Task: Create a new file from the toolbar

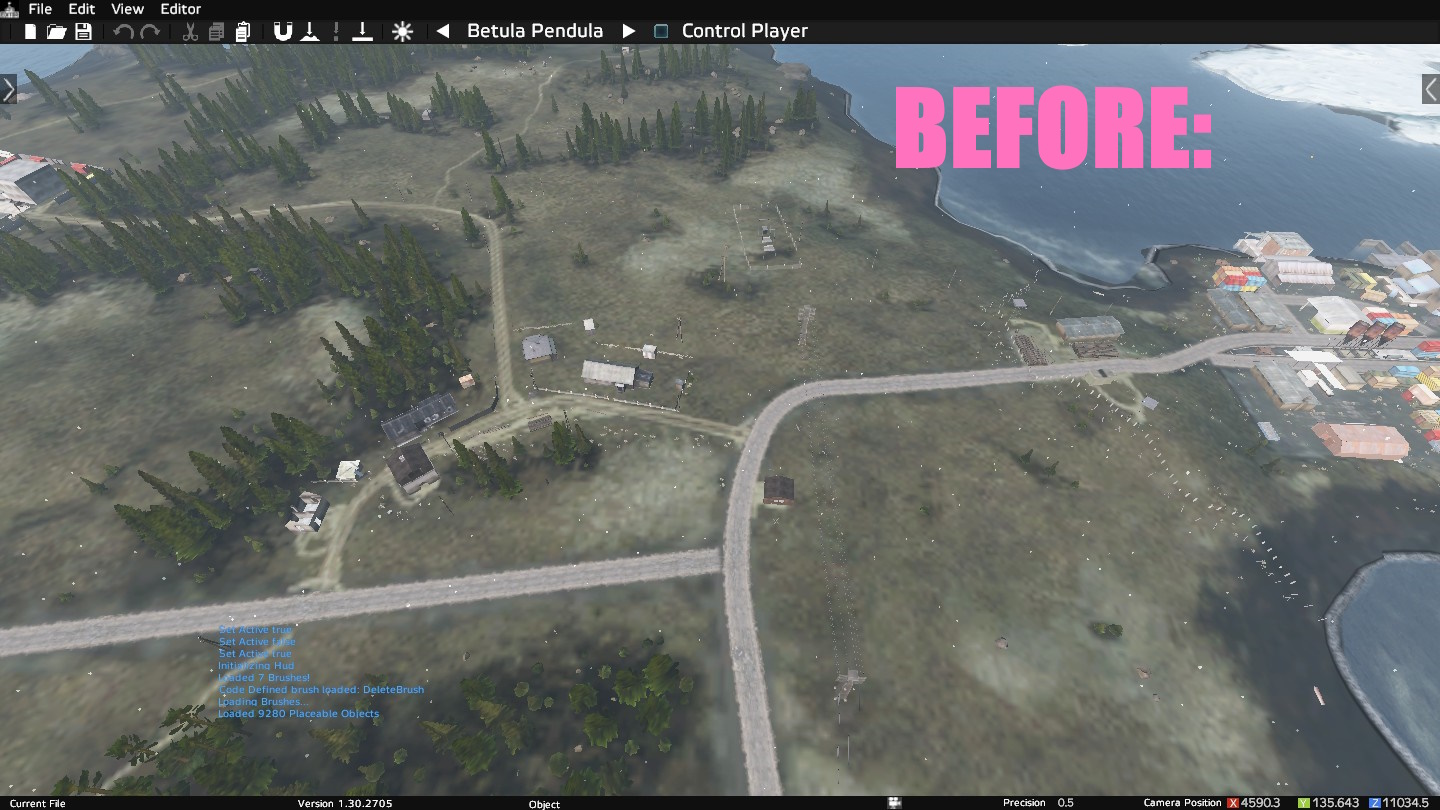Action: 30,30
